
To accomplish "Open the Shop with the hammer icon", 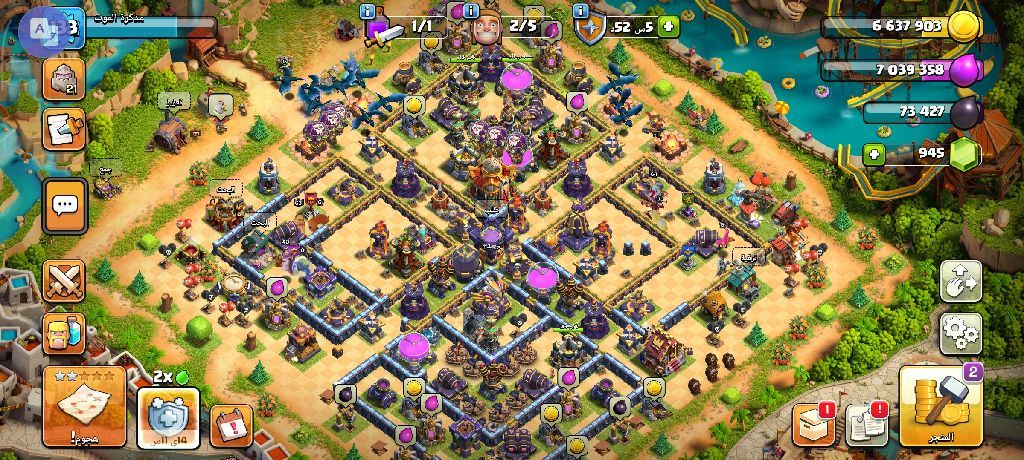I will tap(941, 405).
